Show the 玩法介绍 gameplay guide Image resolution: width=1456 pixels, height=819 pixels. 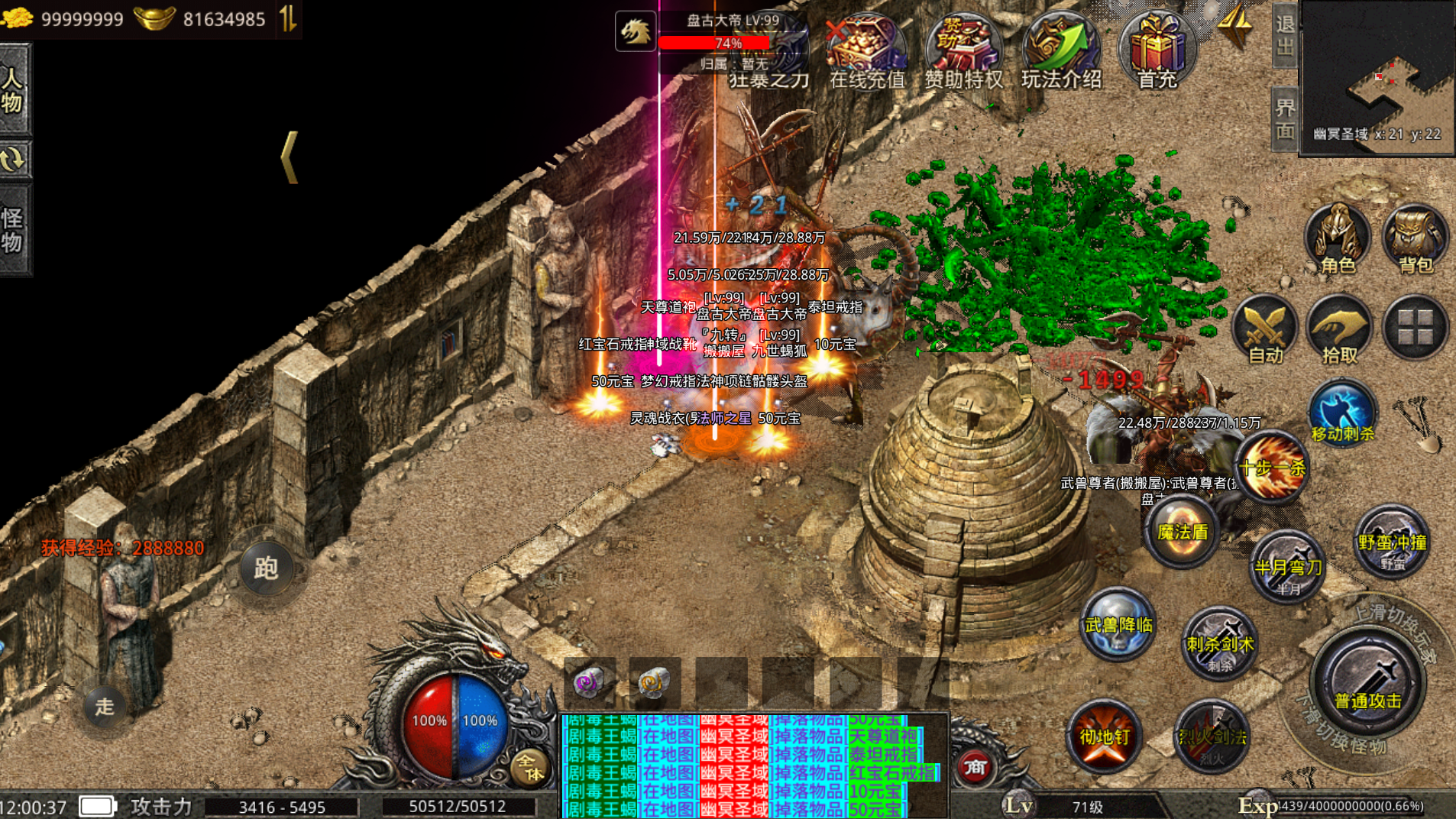1061,50
